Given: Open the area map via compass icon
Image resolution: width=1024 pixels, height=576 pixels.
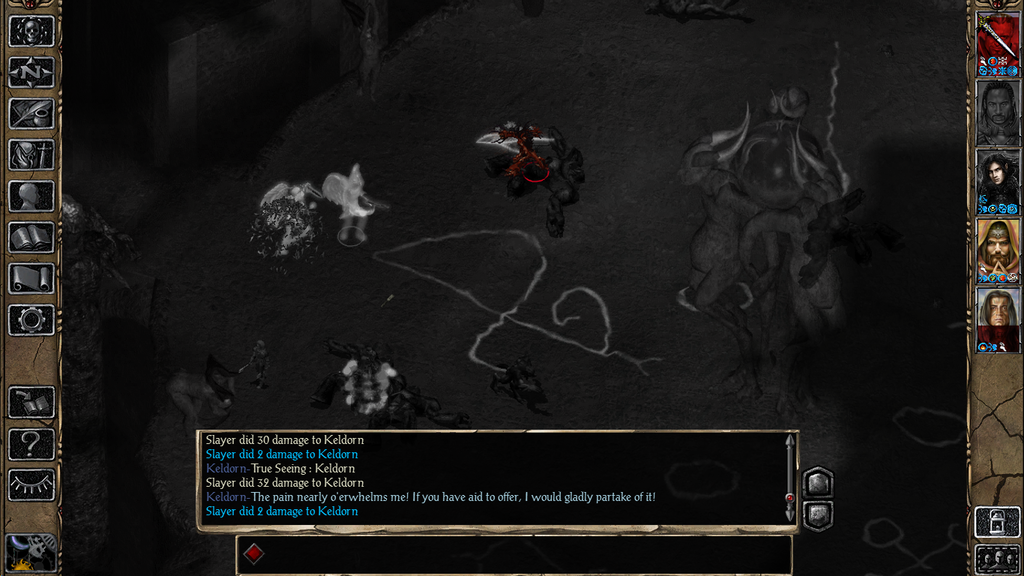Looking at the screenshot, I should tap(31, 72).
